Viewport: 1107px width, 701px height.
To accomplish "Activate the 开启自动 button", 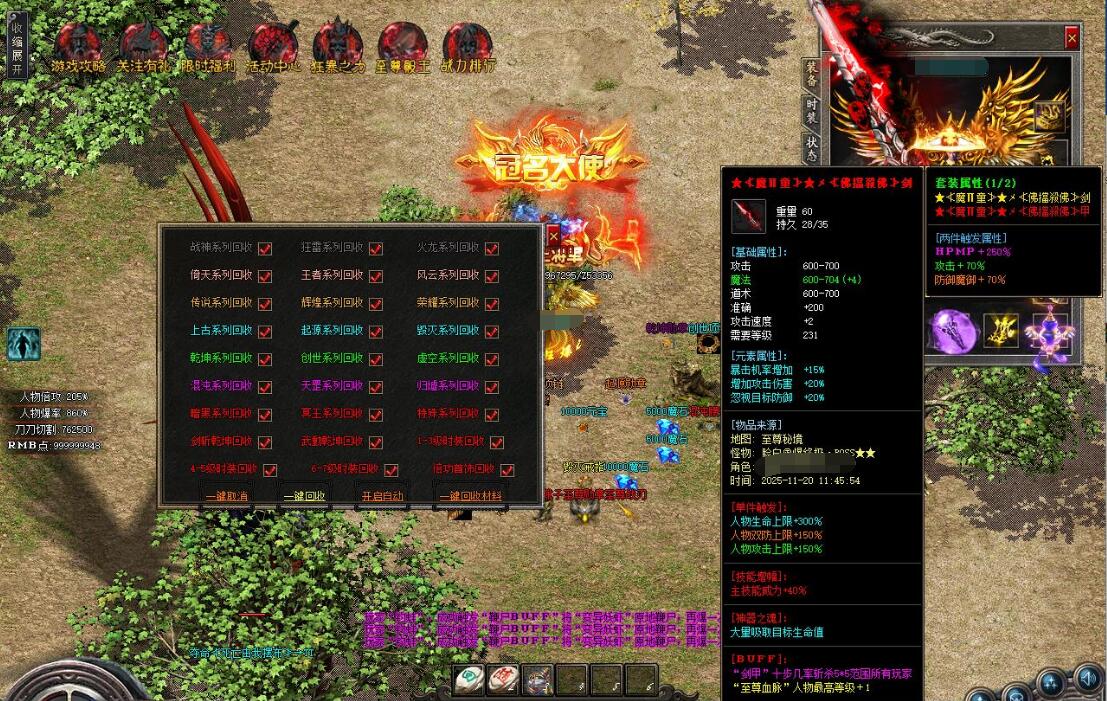I will point(382,495).
